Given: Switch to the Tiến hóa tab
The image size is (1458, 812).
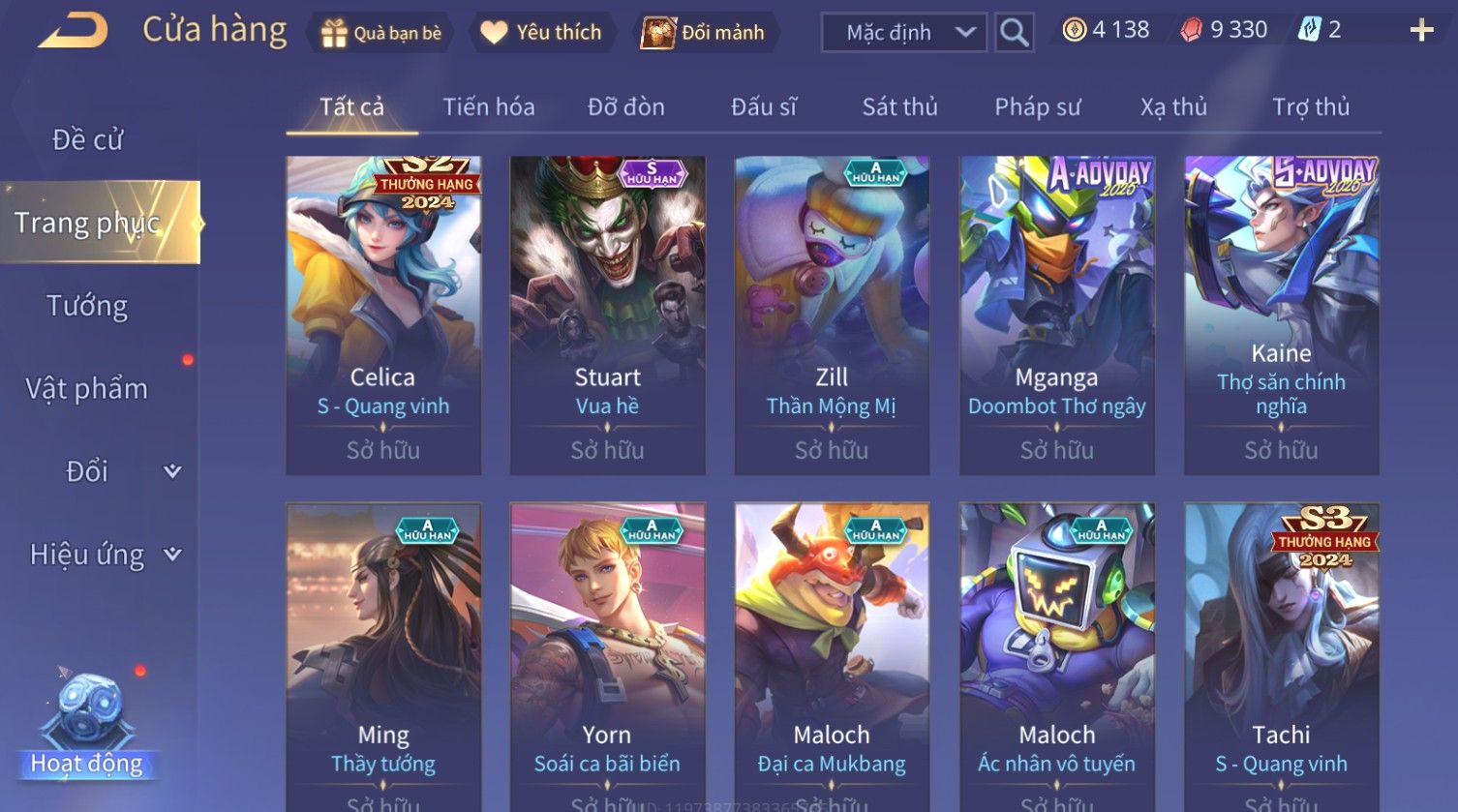Looking at the screenshot, I should click(x=488, y=107).
